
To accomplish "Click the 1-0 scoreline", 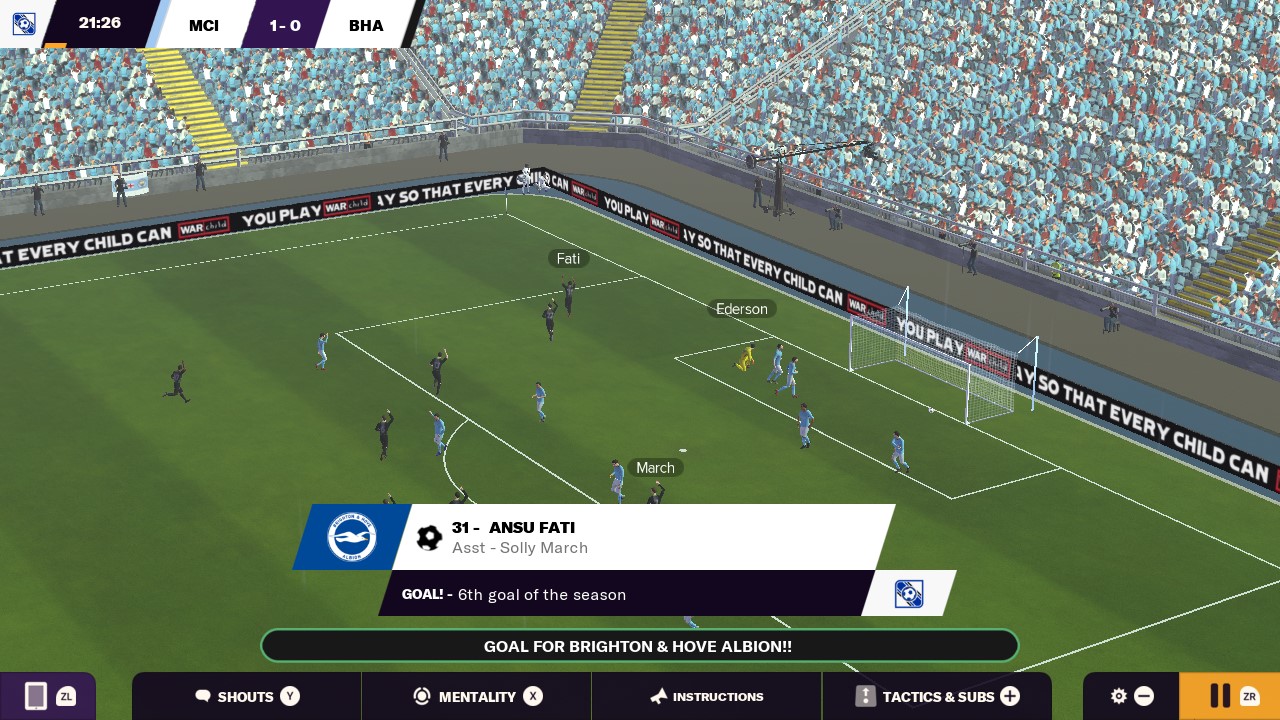I will click(285, 25).
